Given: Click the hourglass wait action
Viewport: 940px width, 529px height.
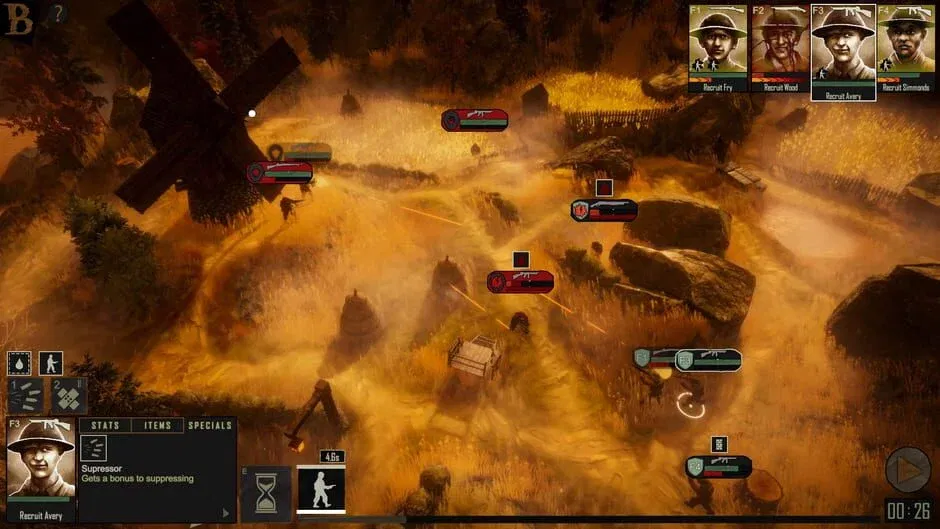Looking at the screenshot, I should coord(266,492).
